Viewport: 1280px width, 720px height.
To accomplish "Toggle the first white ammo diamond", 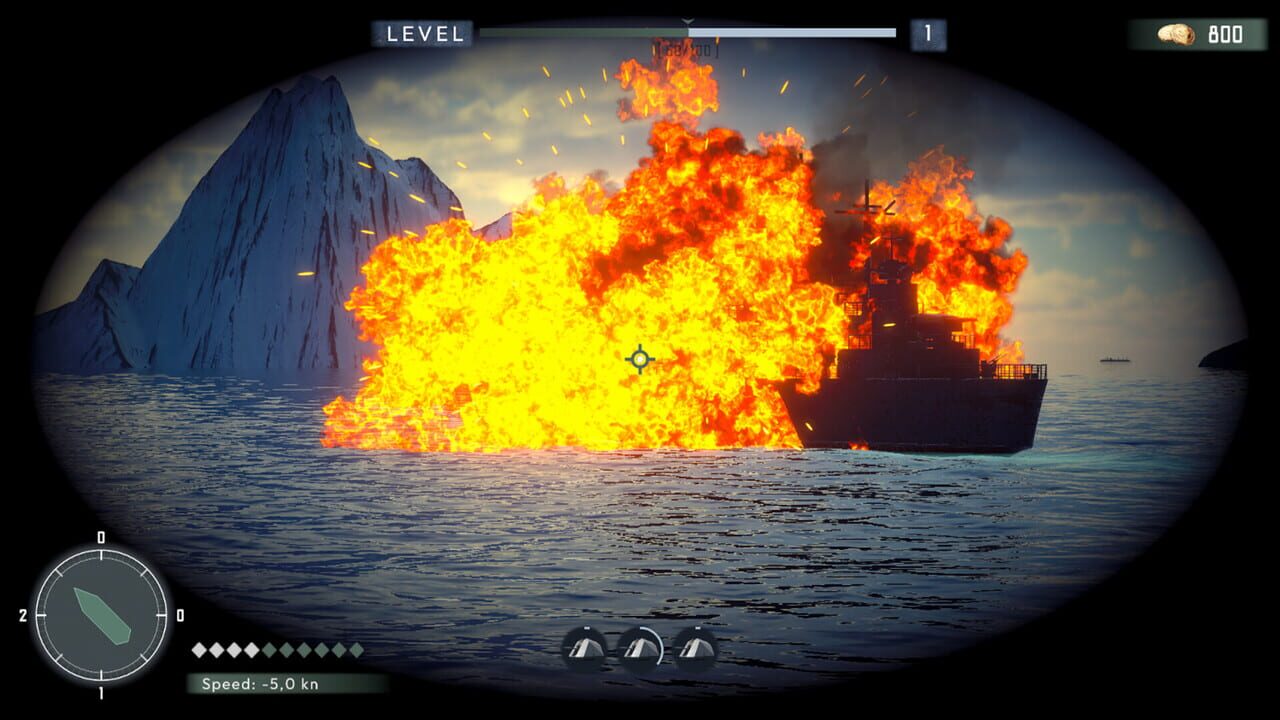I will (199, 650).
